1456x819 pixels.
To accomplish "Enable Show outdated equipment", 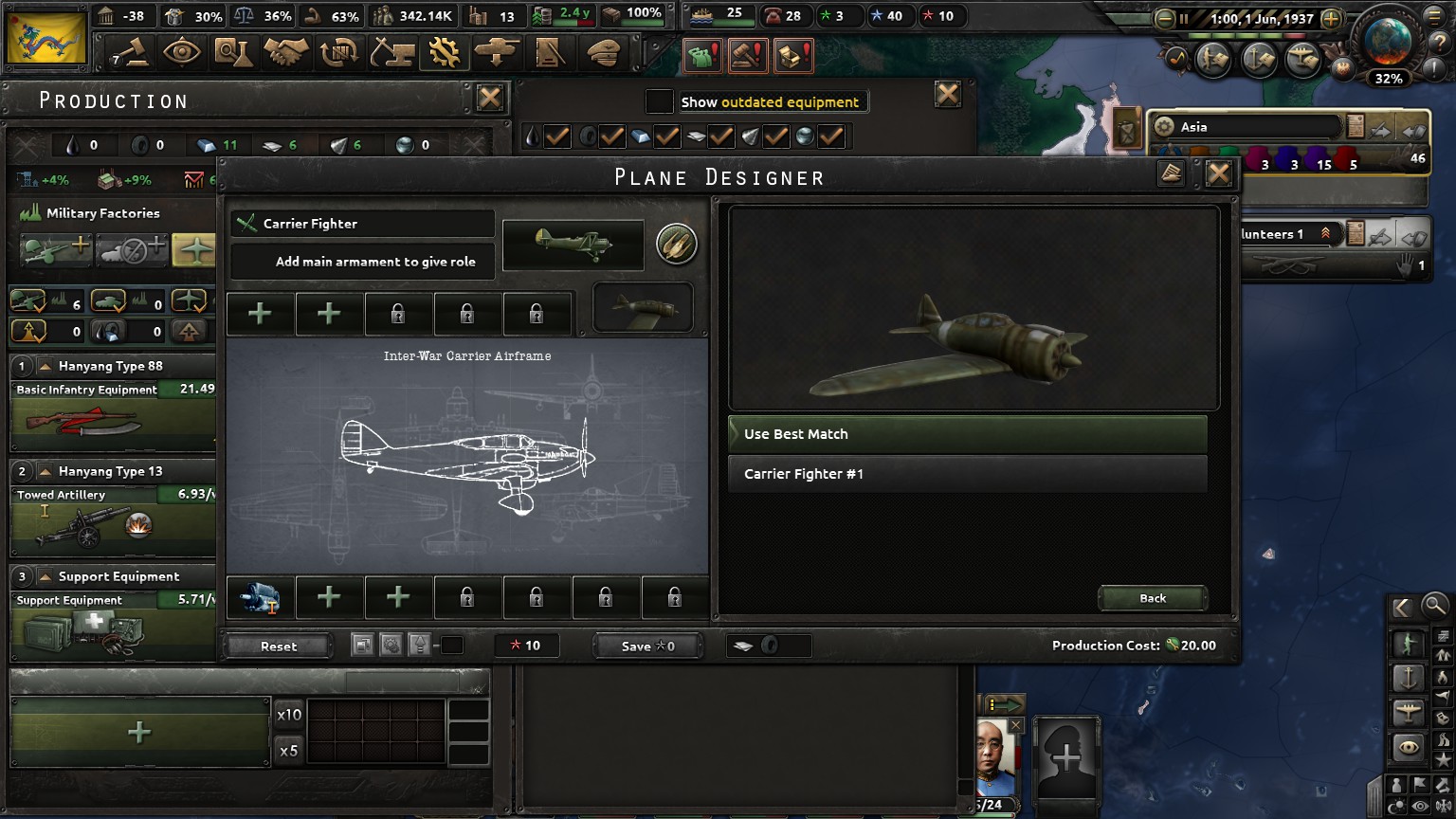I will [659, 101].
